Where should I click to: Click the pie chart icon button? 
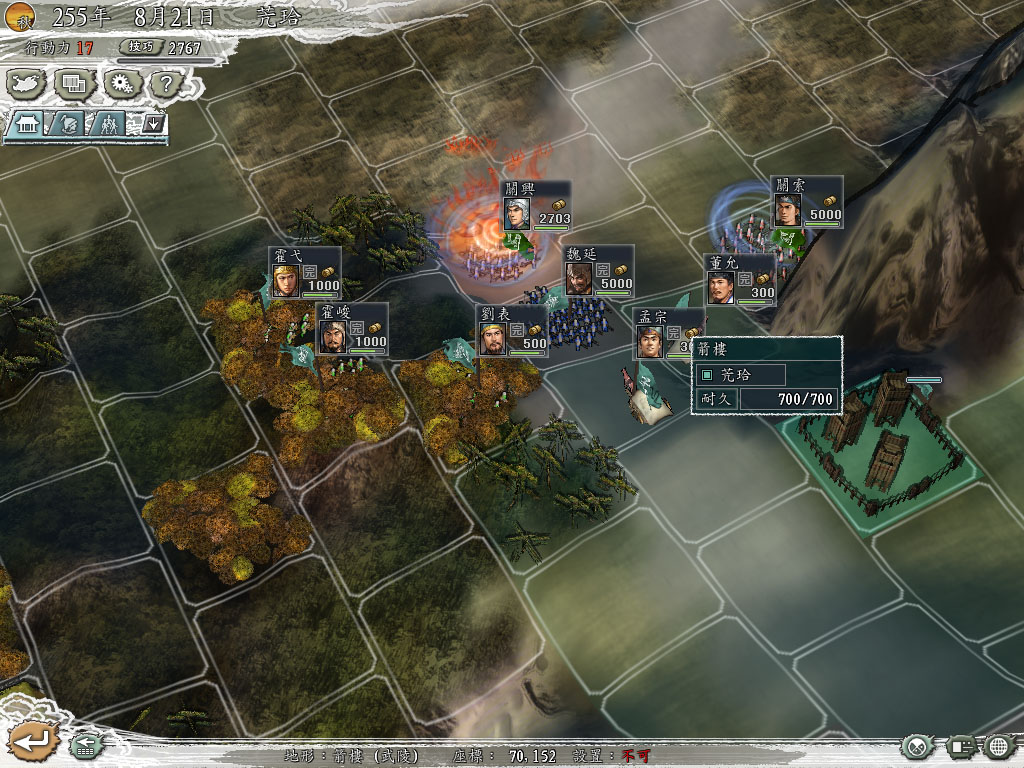point(917,746)
